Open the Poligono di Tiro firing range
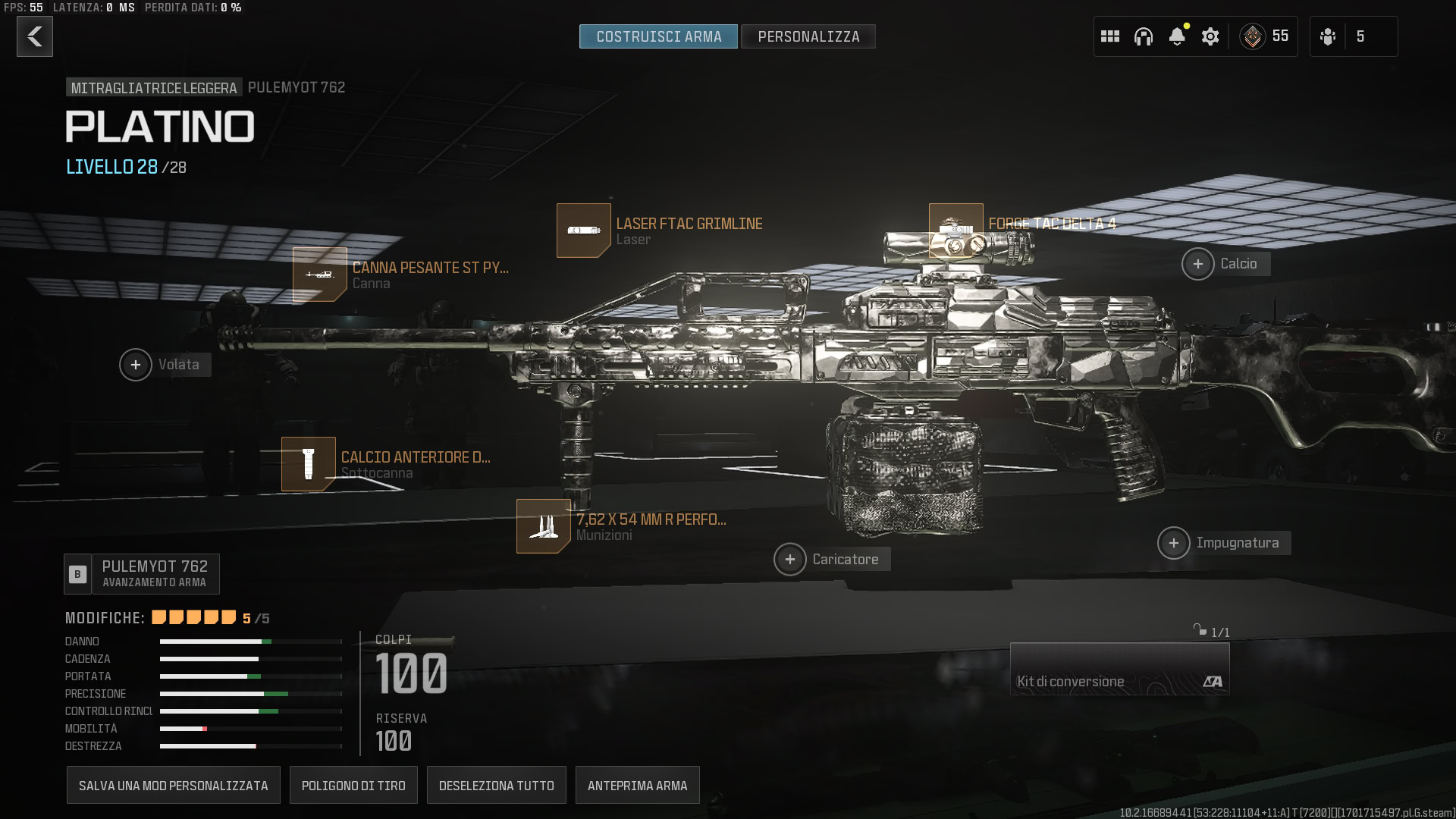 click(353, 785)
